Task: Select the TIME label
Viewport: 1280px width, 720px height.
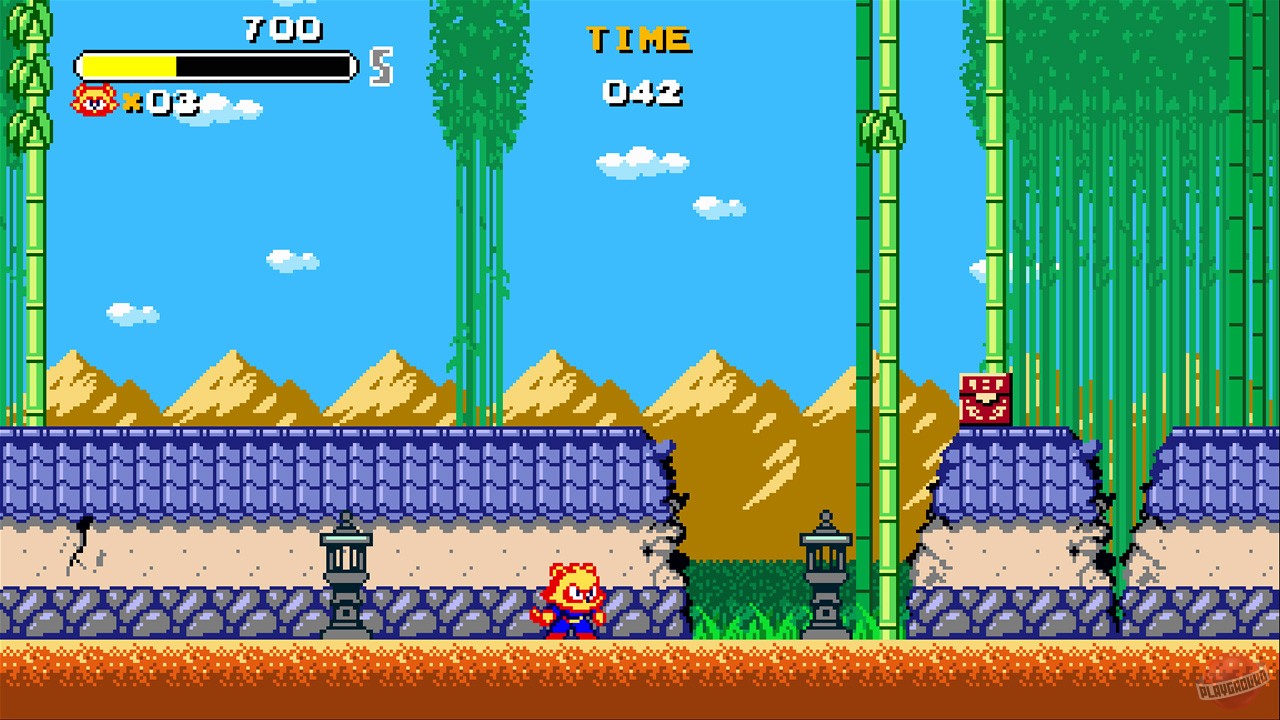Action: (638, 40)
